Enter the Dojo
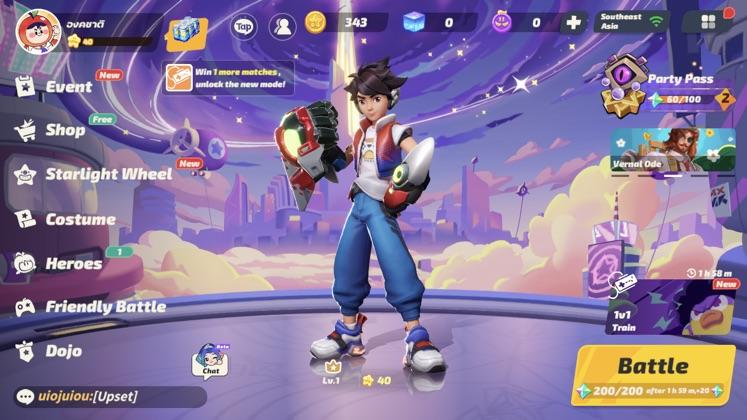This screenshot has width=747, height=420. tap(62, 351)
